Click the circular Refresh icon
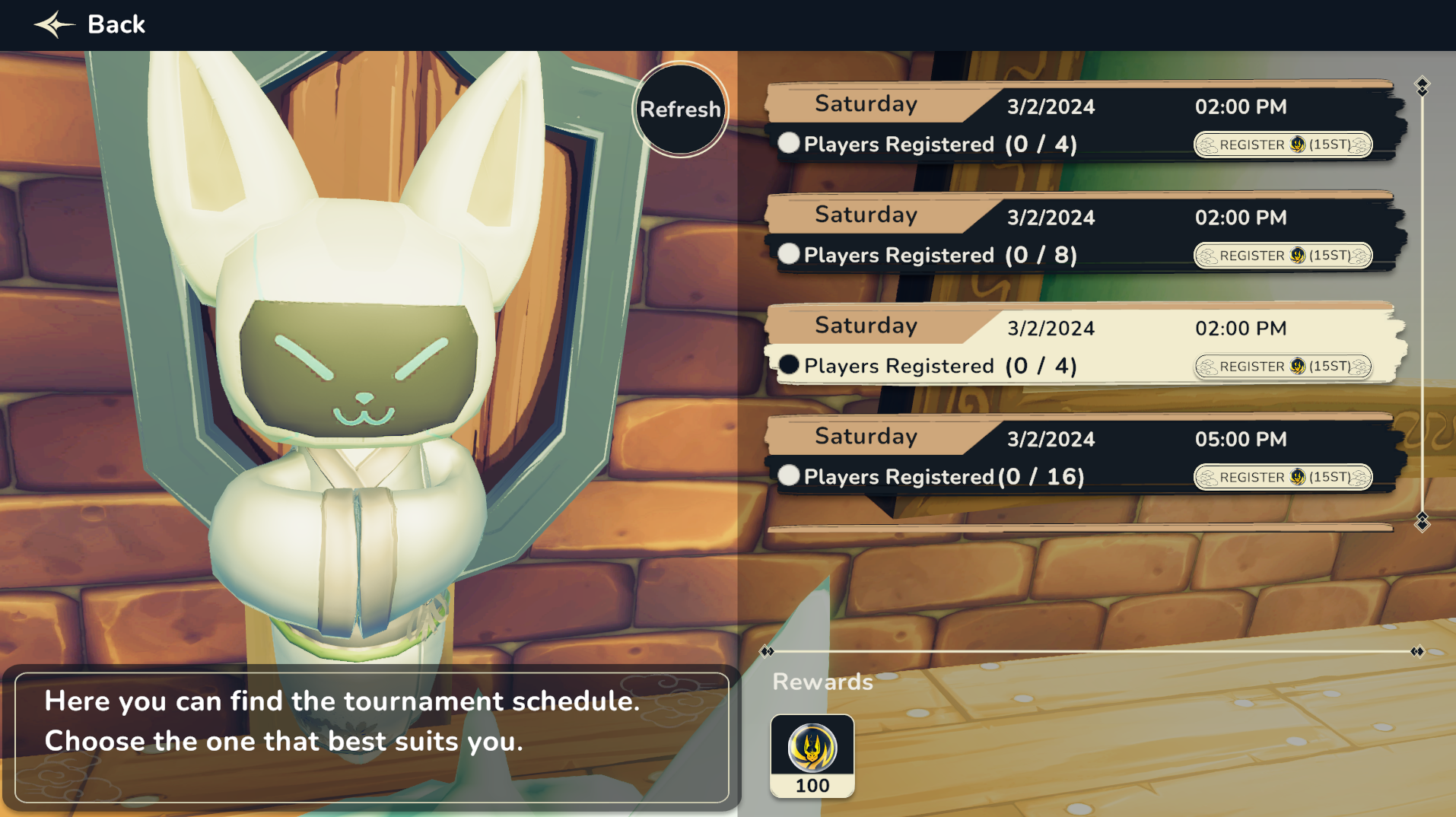 coord(680,109)
